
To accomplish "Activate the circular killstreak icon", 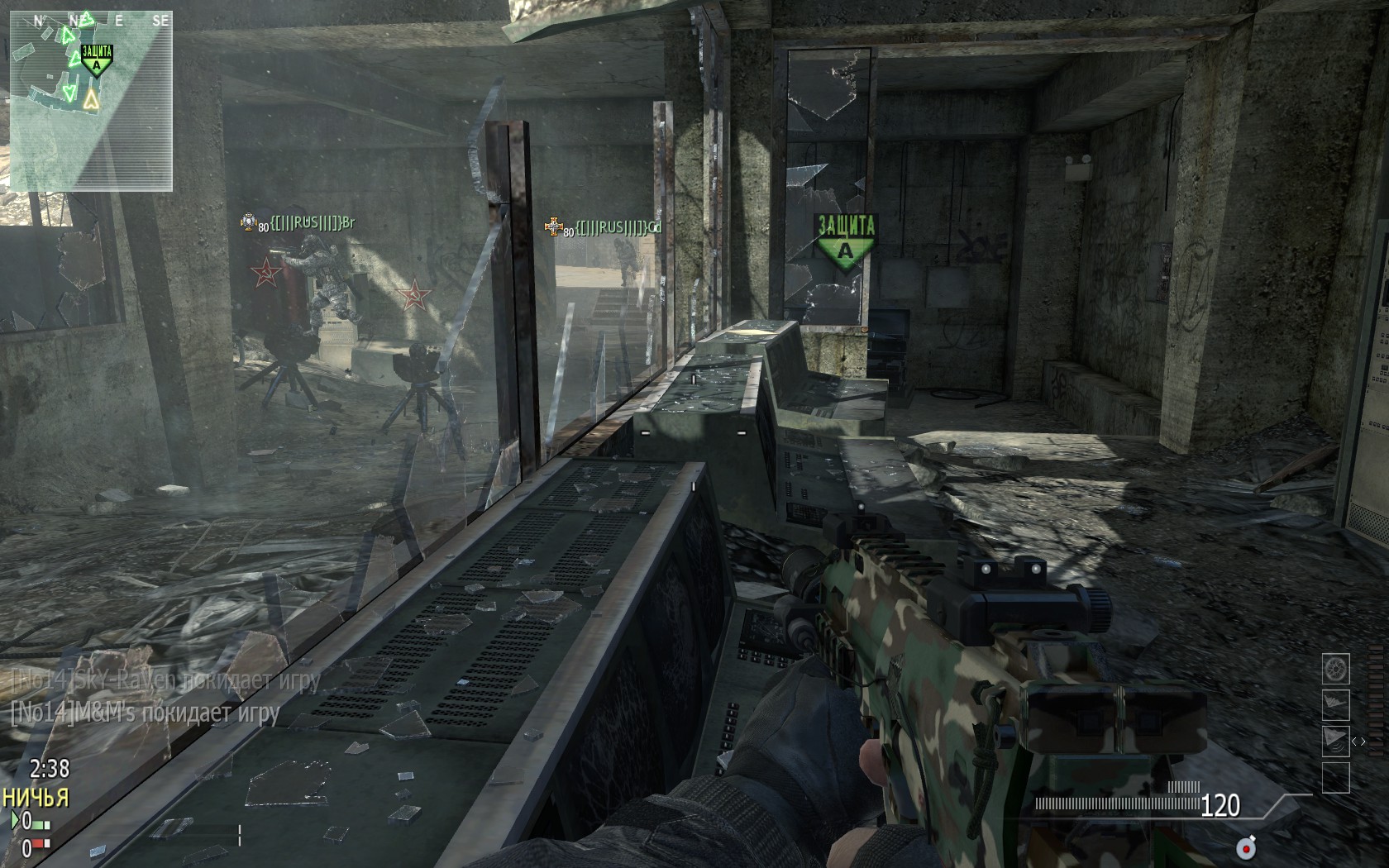I will click(1336, 669).
